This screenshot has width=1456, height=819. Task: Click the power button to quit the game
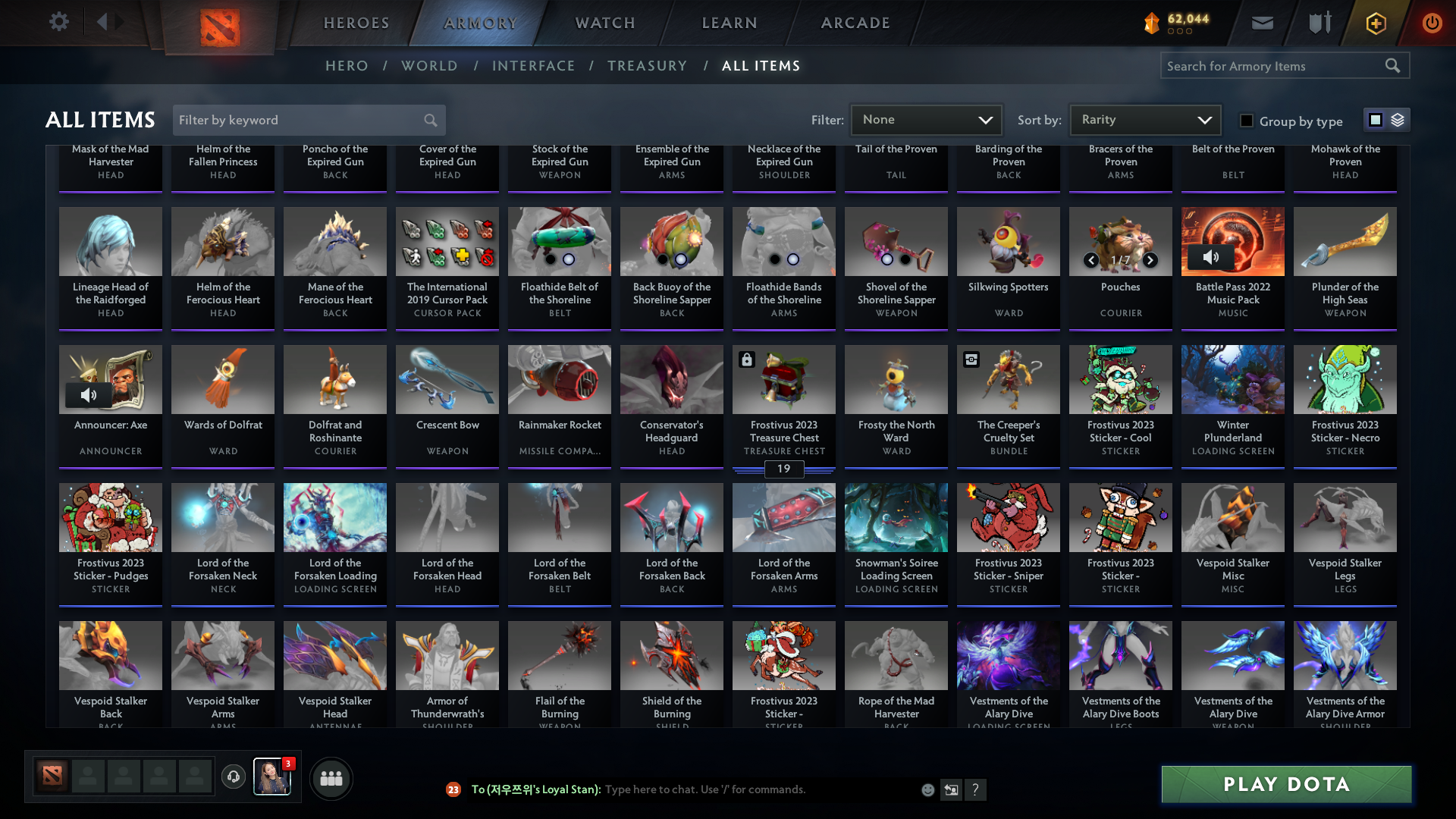1432,23
